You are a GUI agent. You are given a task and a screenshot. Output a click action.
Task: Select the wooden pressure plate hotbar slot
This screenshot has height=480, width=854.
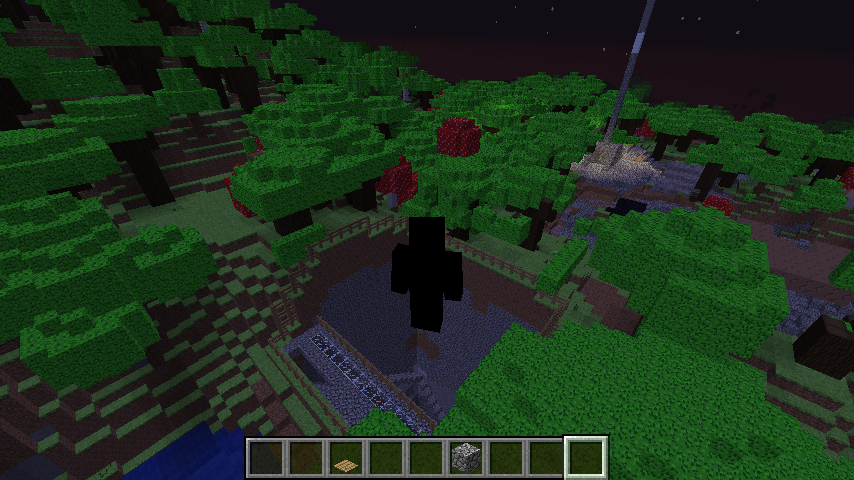click(346, 458)
